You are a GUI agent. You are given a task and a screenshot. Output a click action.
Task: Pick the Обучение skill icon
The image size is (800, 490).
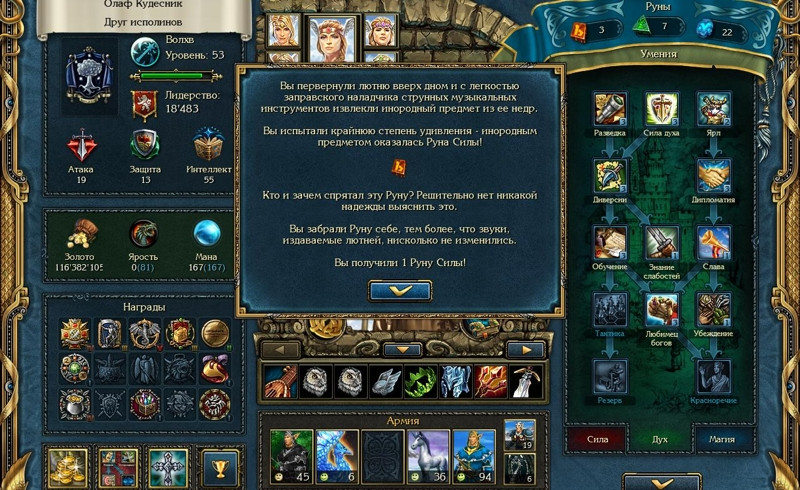pyautogui.click(x=610, y=243)
